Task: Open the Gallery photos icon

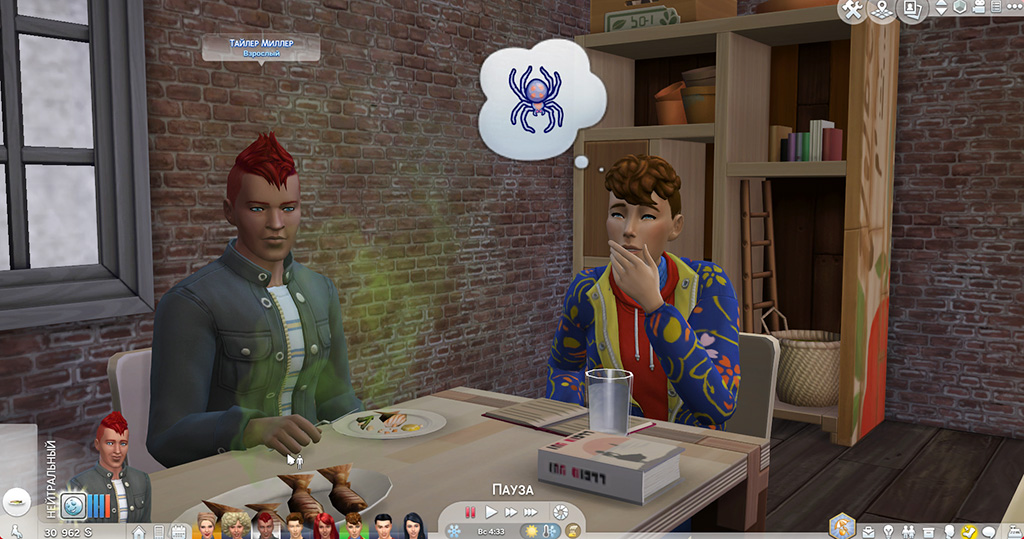Action: pyautogui.click(x=911, y=10)
